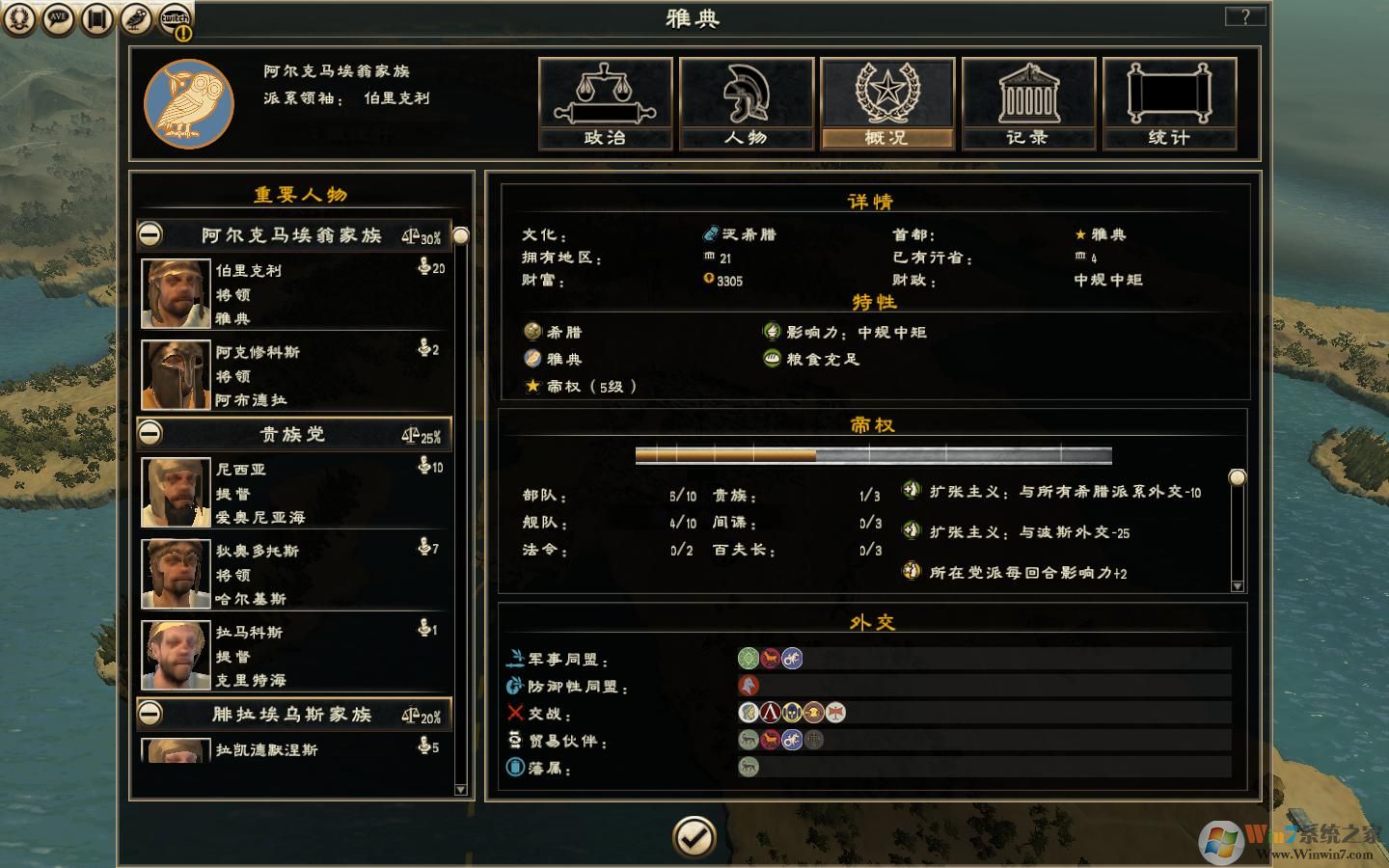The width and height of the screenshot is (1389, 868).
Task: Click the portrait of 伯里克利
Action: [x=176, y=292]
